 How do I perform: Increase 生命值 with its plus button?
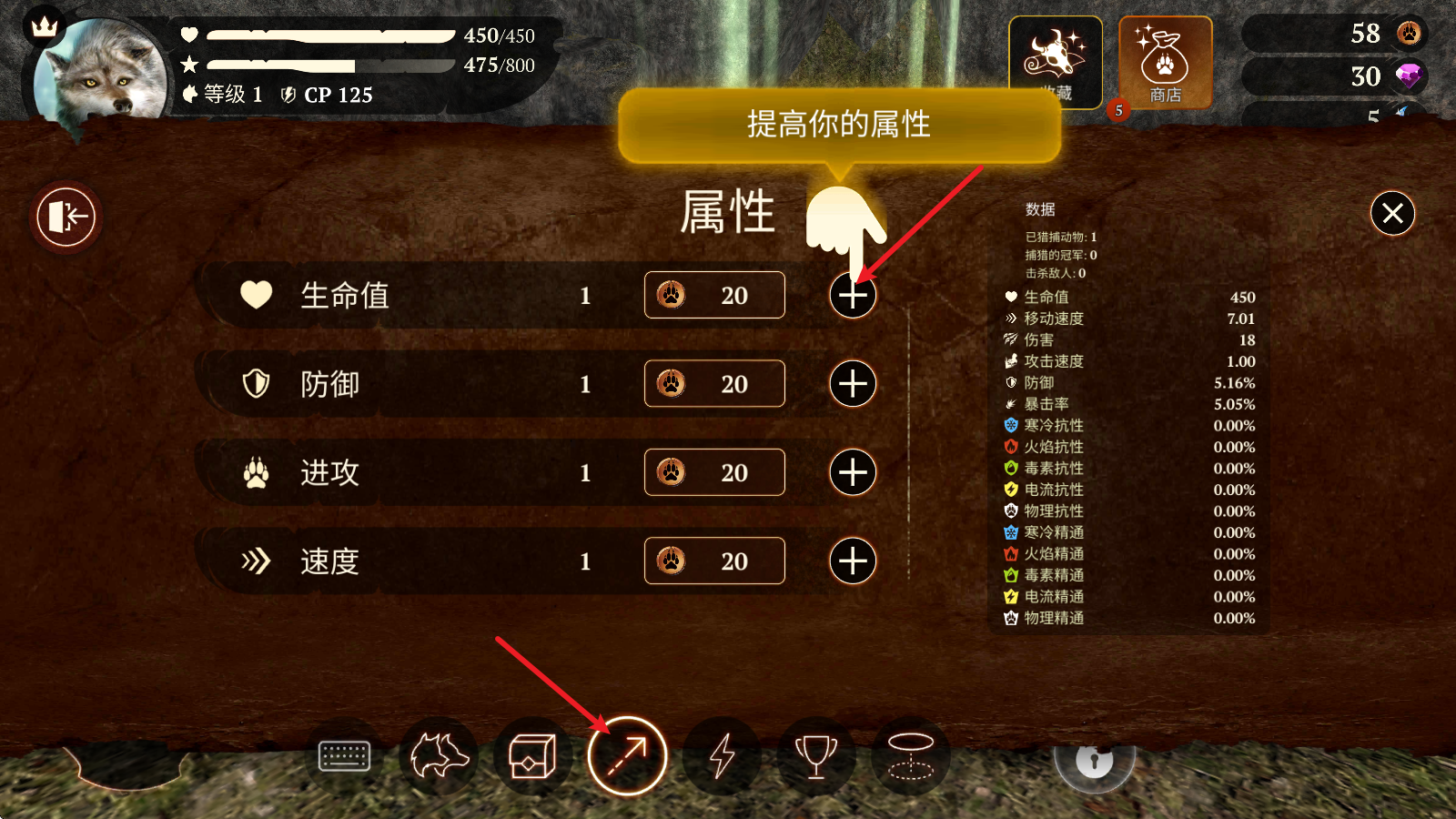(x=853, y=295)
